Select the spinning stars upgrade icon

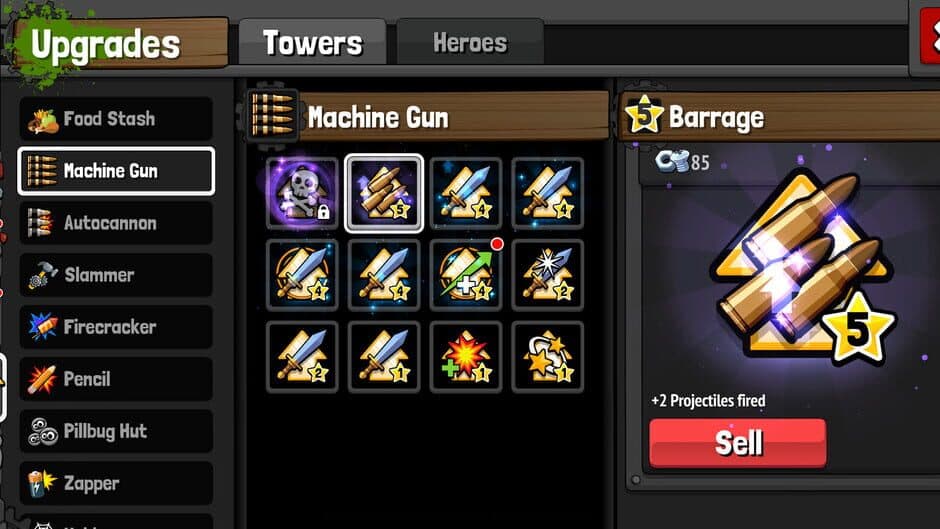tap(548, 357)
